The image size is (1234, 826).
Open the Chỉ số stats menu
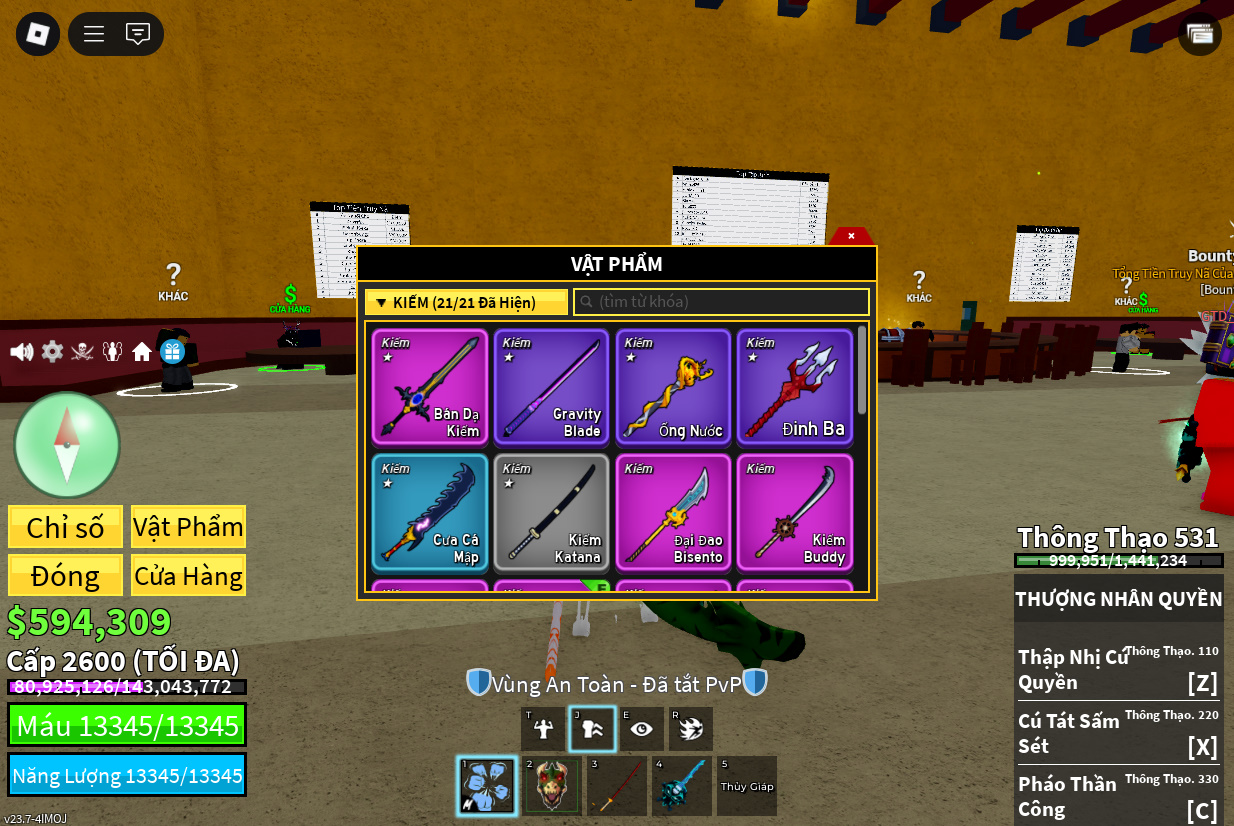[x=65, y=527]
